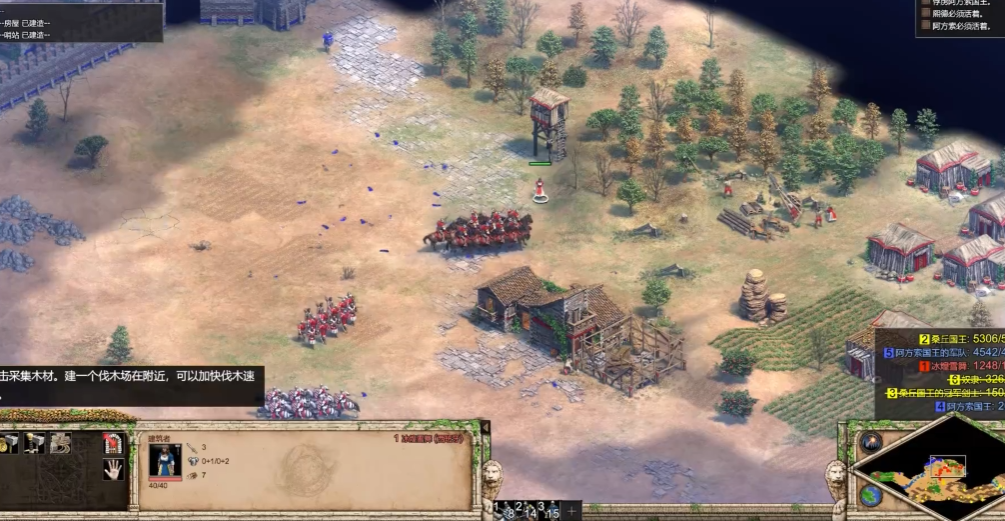Click the globe minimap mode button
1005x521 pixels.
point(870,494)
